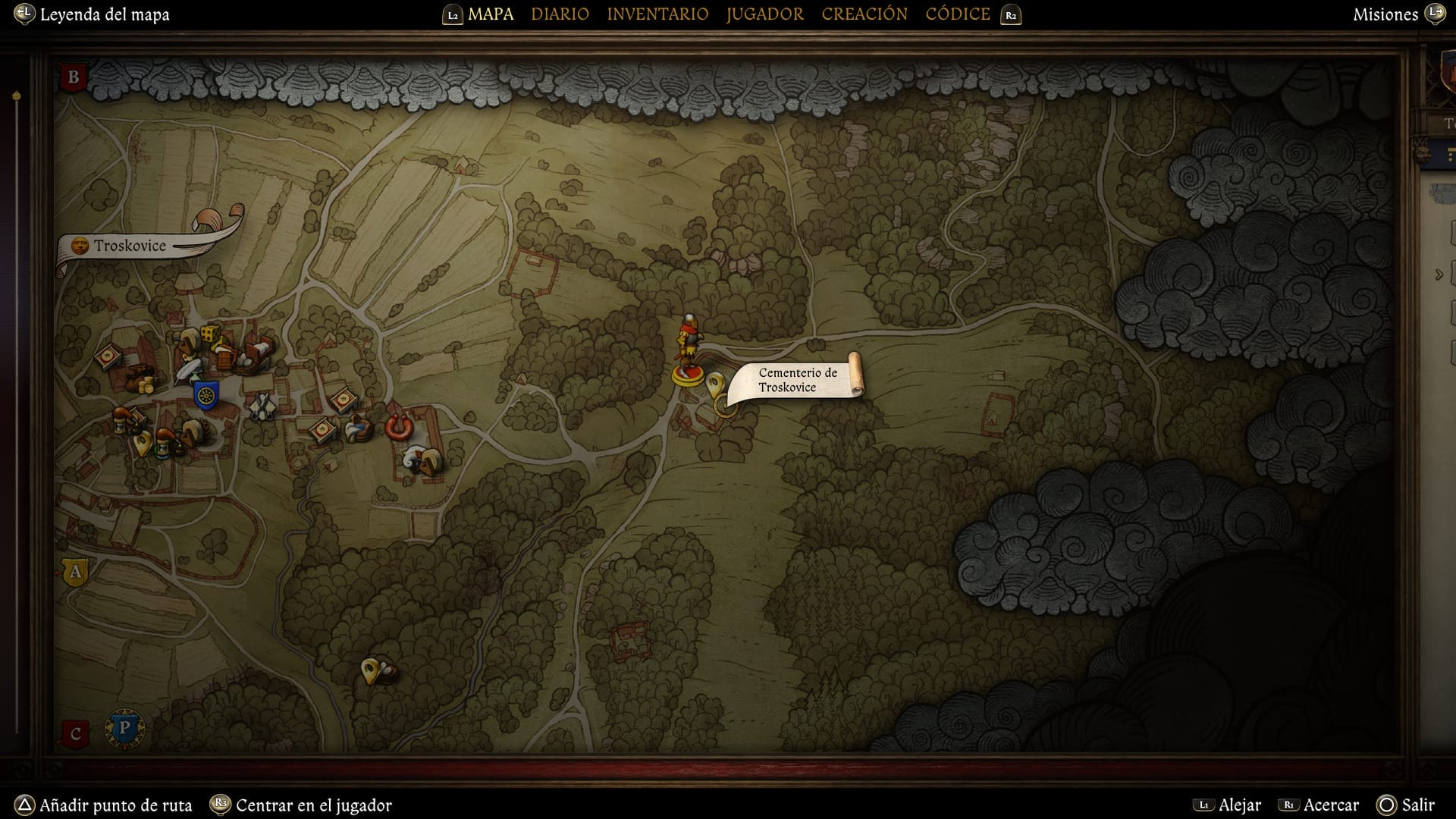Open Leyenda del mapa
Viewport: 1456px width, 819px height.
pyautogui.click(x=104, y=14)
